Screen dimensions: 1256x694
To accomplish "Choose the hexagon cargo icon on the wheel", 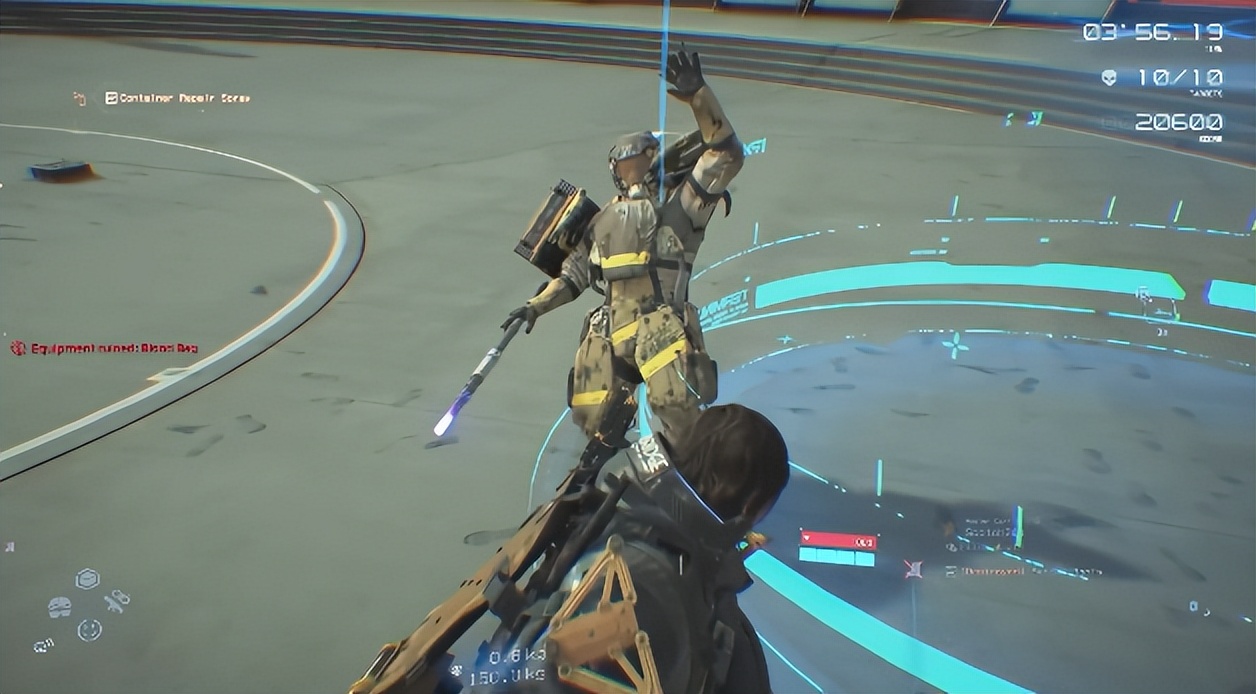I will pos(87,579).
